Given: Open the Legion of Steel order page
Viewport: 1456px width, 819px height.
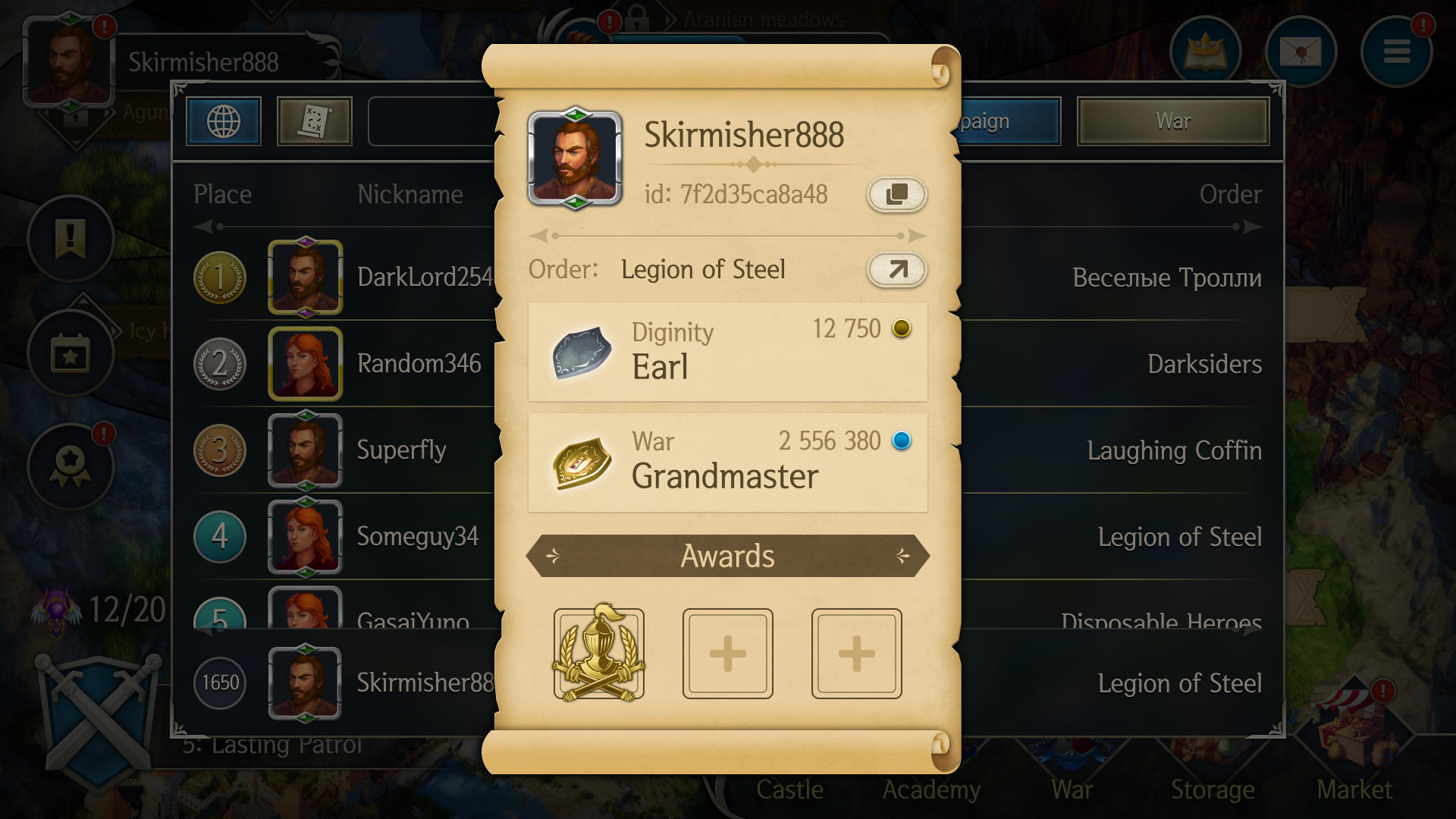Looking at the screenshot, I should [x=896, y=269].
